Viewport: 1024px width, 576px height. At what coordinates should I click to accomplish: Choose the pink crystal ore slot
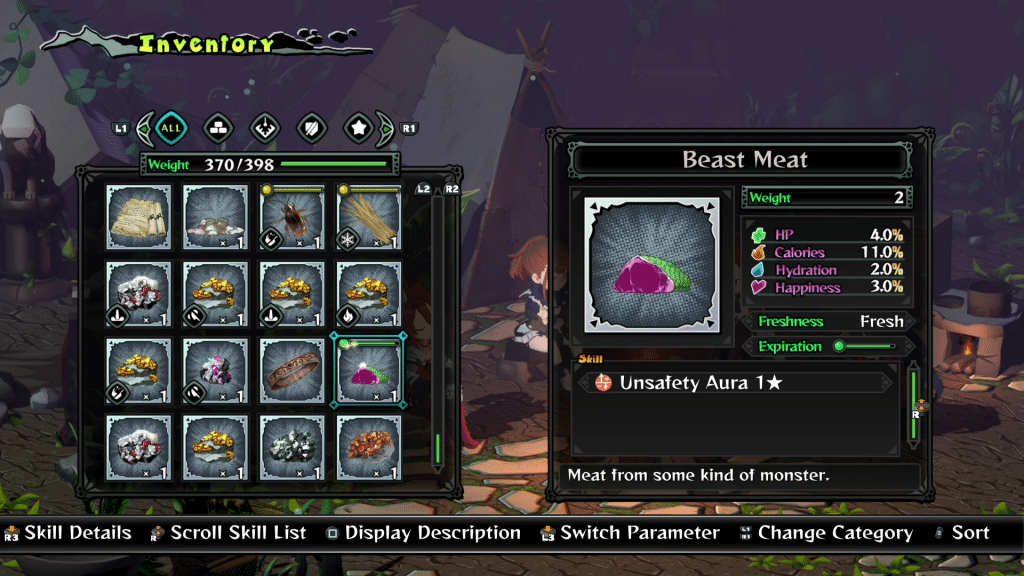(215, 370)
